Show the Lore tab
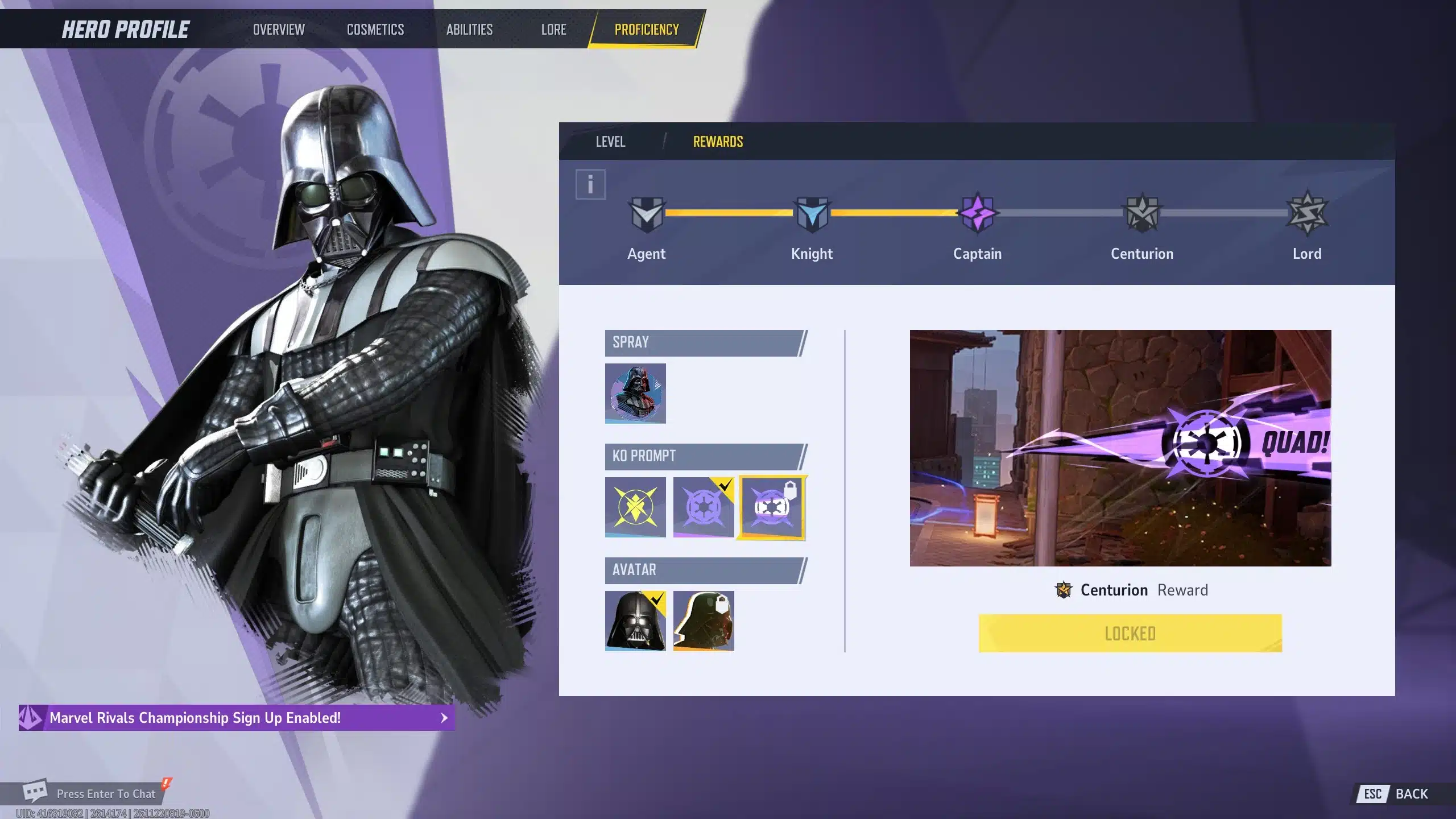The height and width of the screenshot is (819, 1456). [553, 30]
